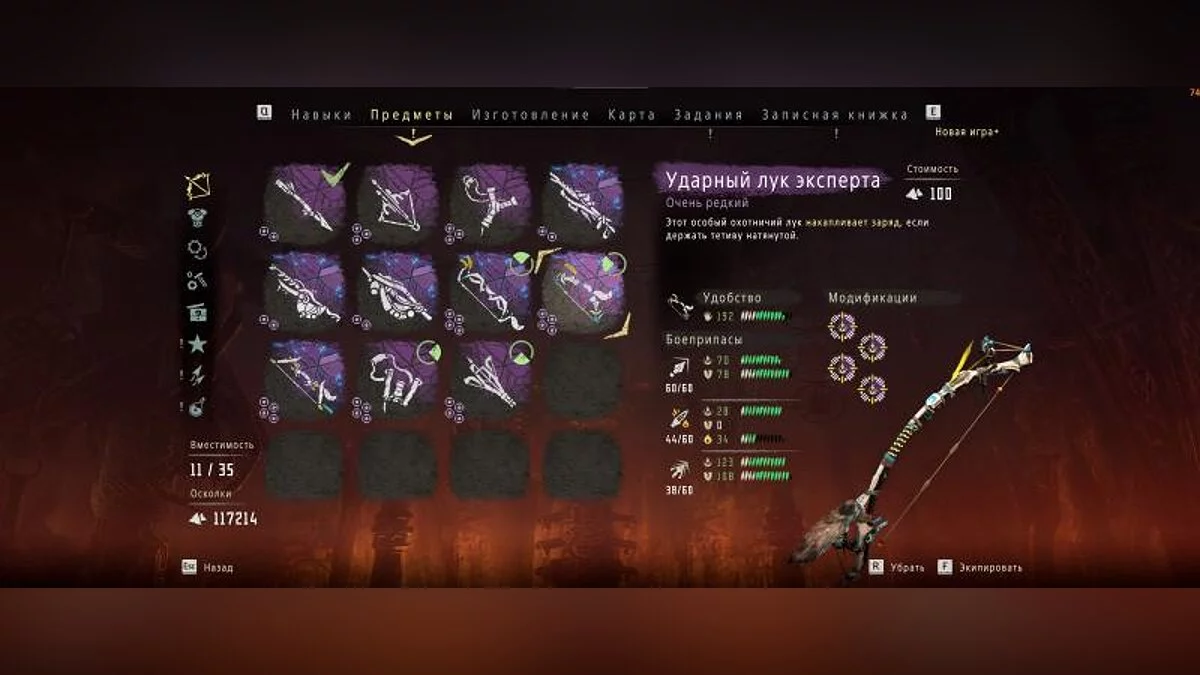Viewport: 1200px width, 675px height.
Task: Show the treasure box category
Action: tap(198, 313)
